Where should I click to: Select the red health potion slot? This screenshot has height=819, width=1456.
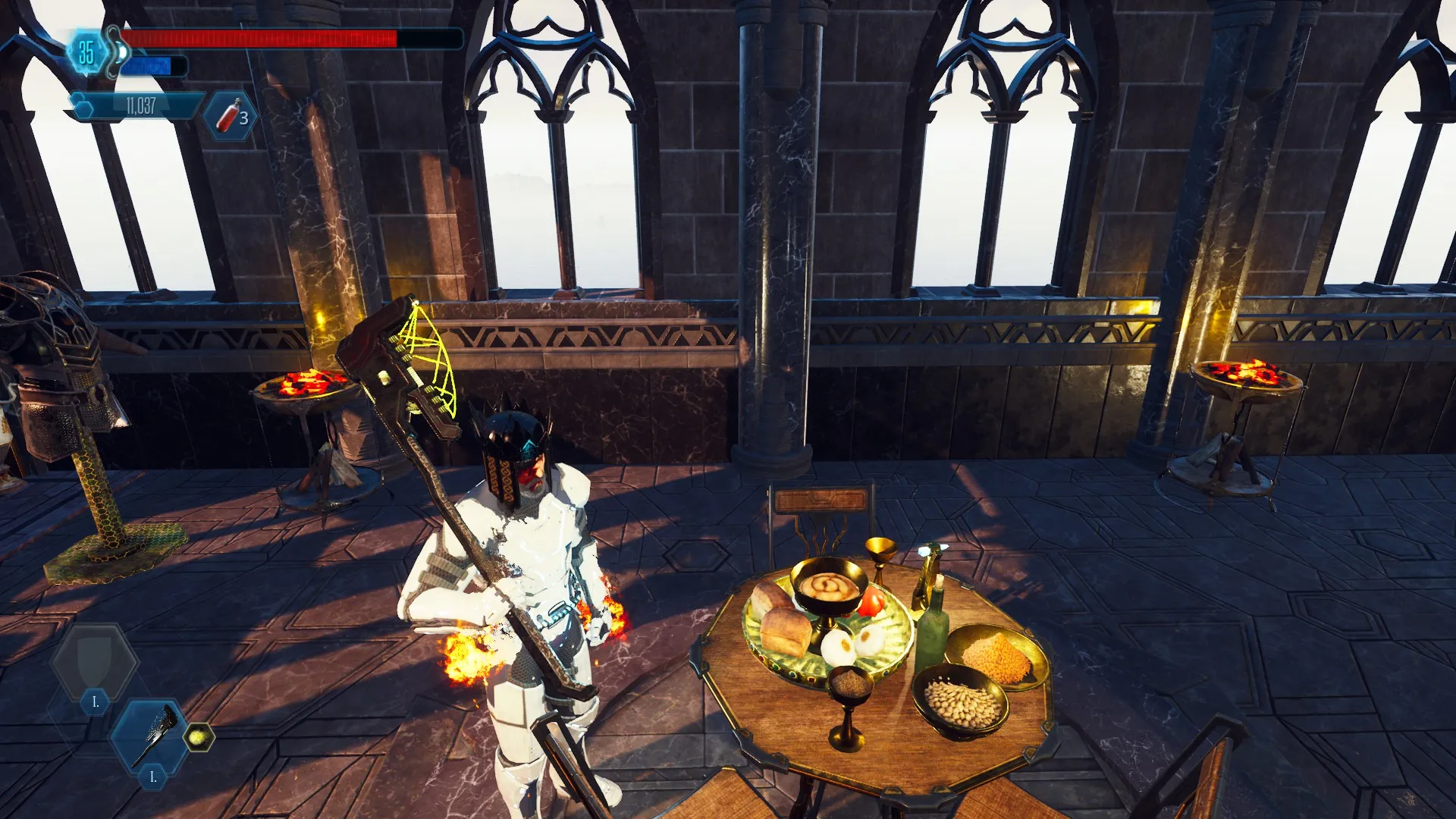231,116
